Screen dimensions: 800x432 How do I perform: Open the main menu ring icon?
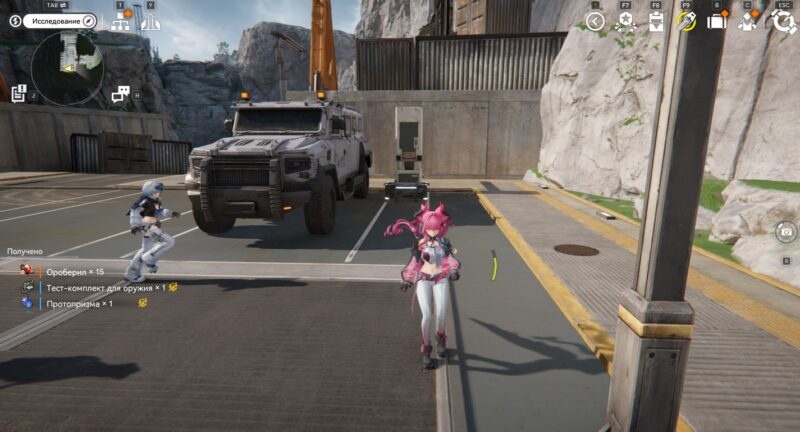point(781,21)
